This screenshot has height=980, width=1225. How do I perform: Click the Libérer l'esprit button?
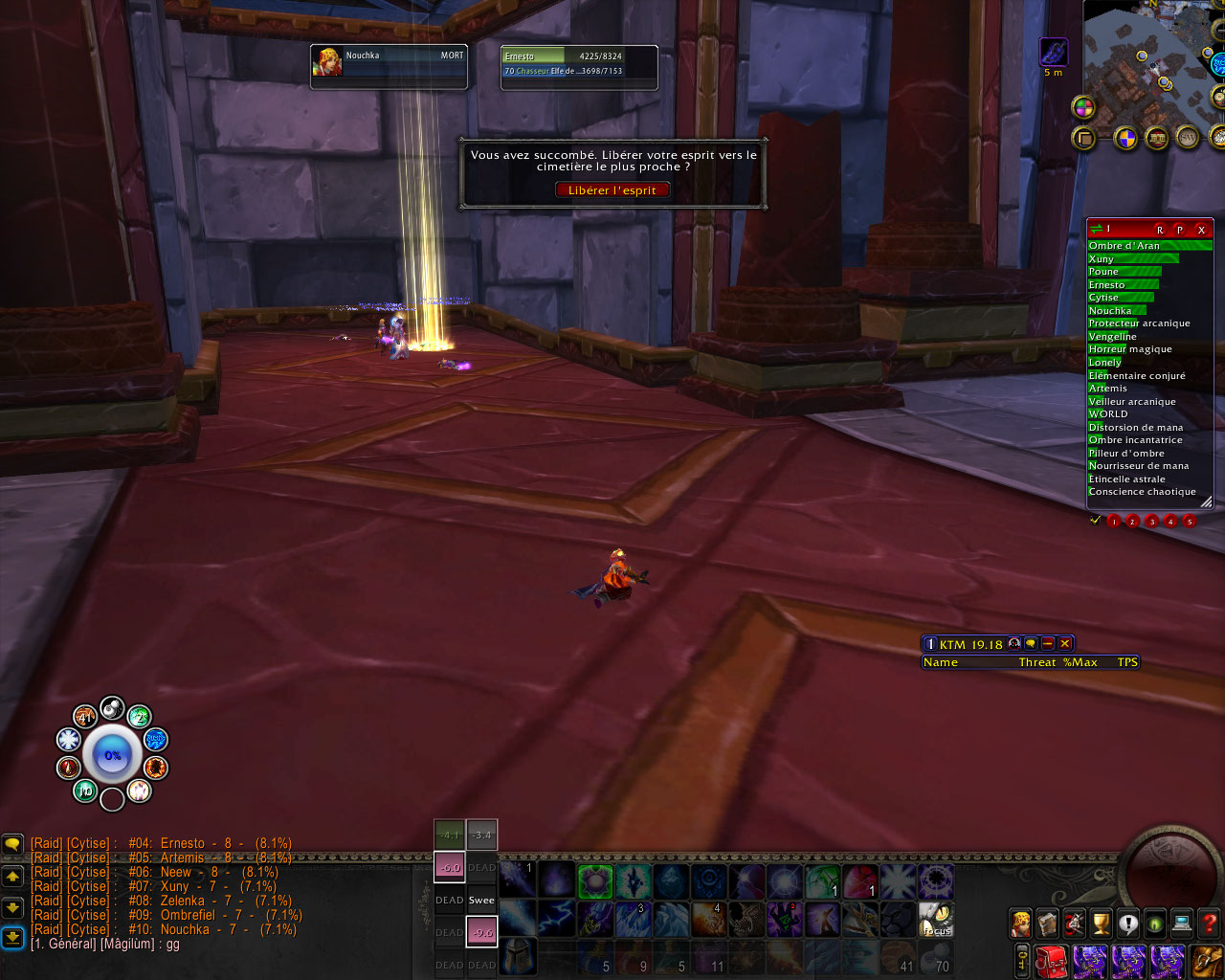[612, 190]
